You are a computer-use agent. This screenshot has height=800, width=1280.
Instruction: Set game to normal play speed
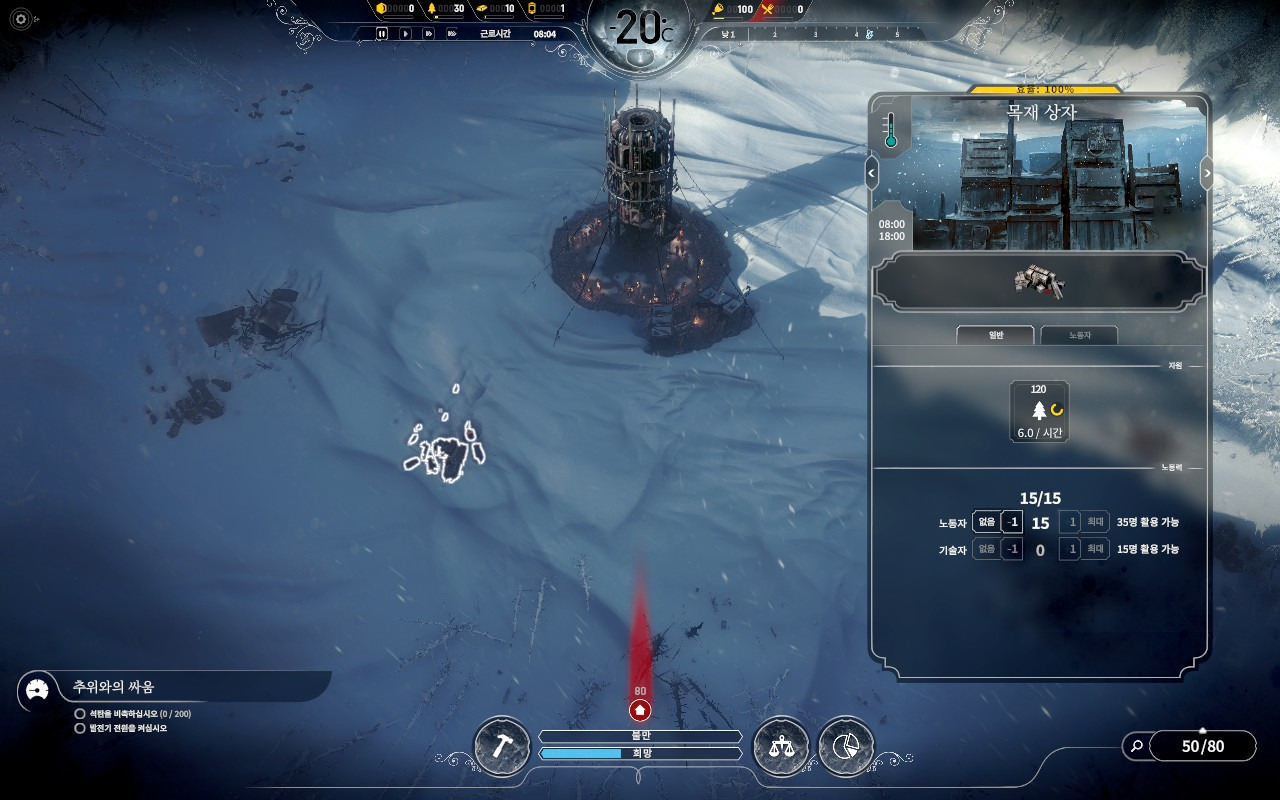(x=405, y=34)
